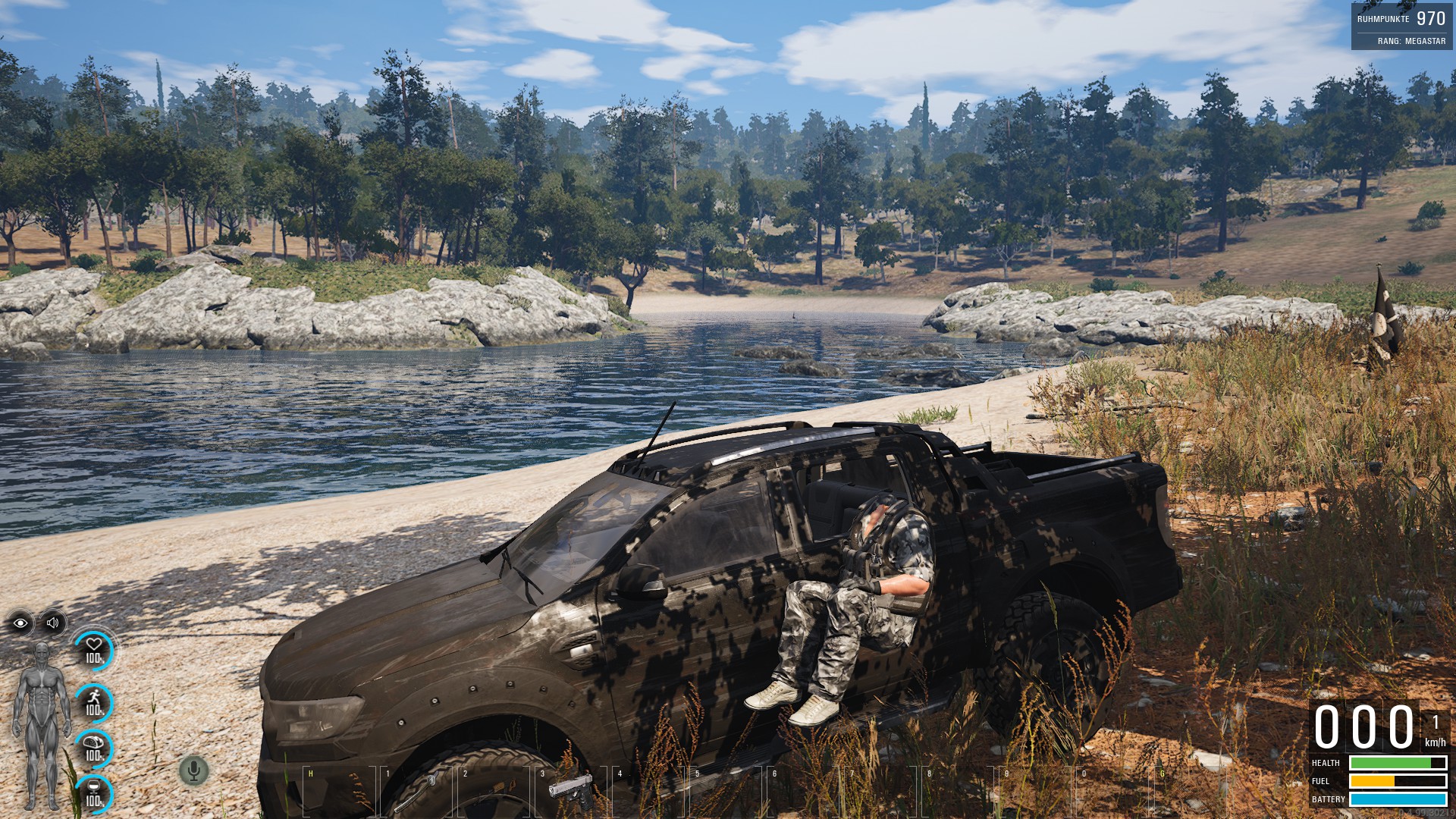Screen dimensions: 1456x819
Task: Select the baton in hotbar slot 1
Action: pyautogui.click(x=416, y=792)
